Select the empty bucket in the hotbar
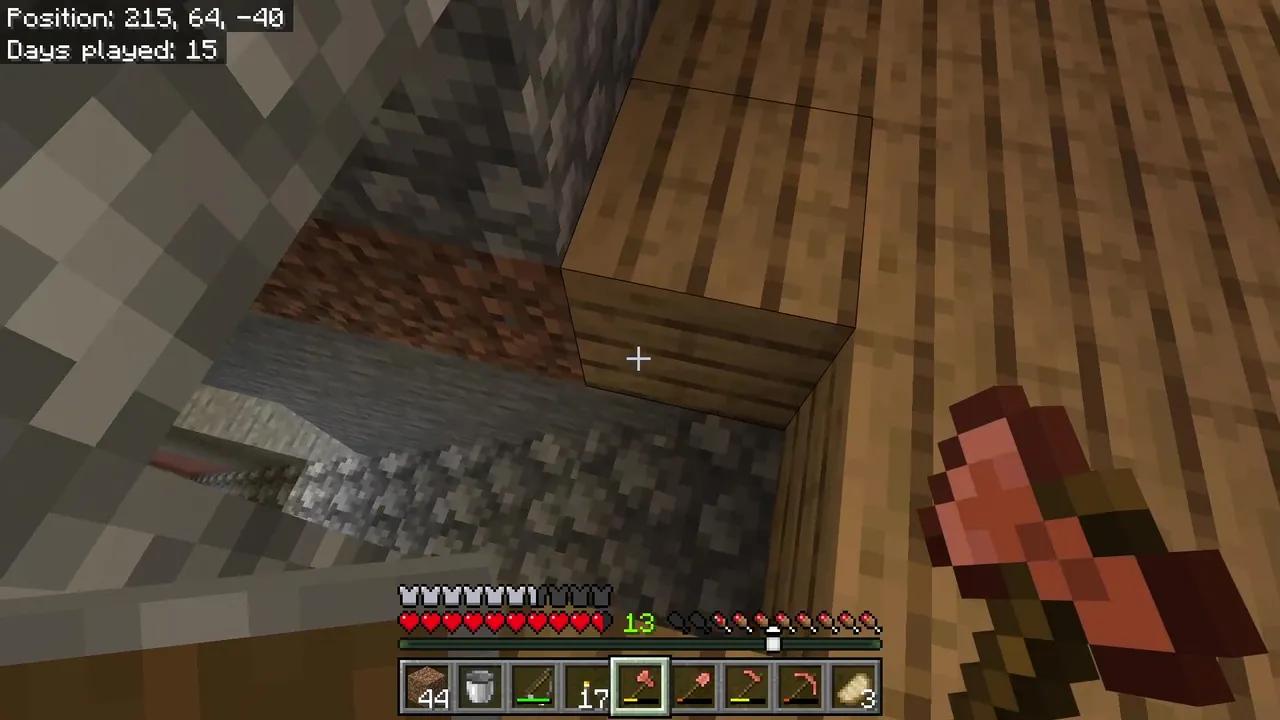 tap(481, 685)
